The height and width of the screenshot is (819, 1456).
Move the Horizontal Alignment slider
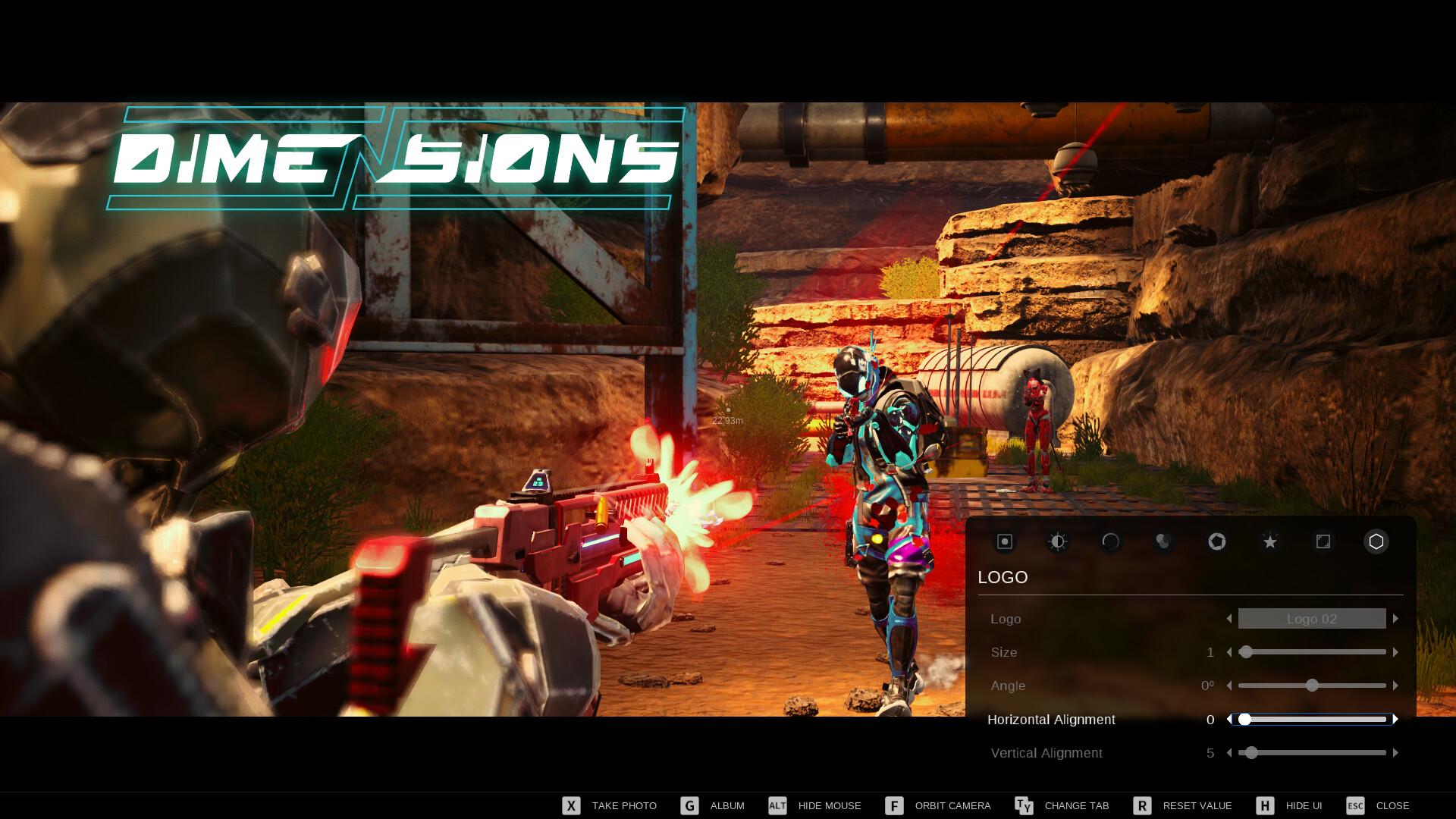[1312, 719]
